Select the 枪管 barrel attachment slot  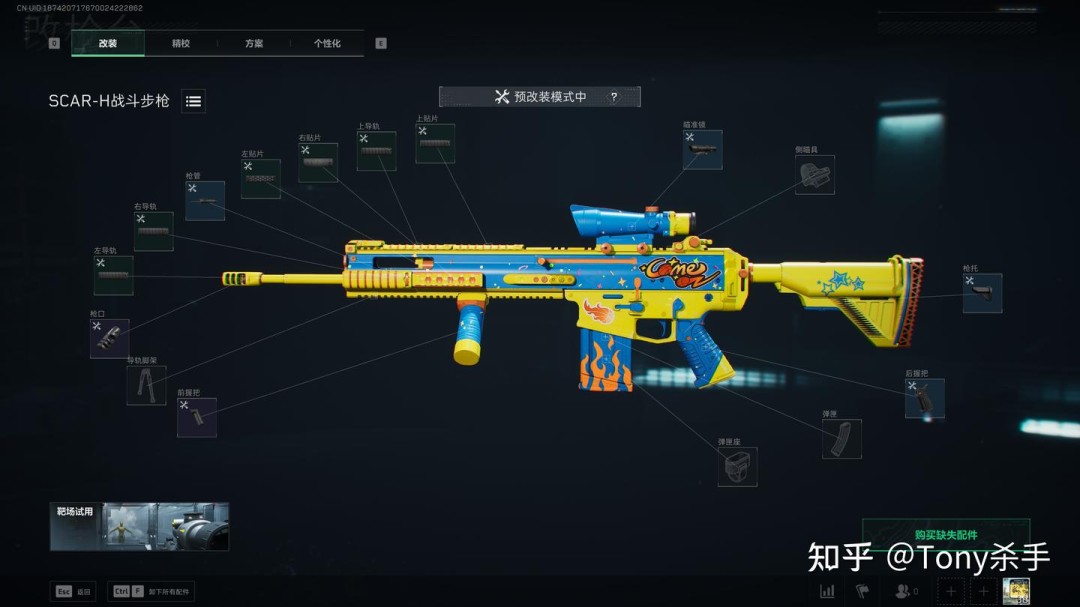click(x=205, y=201)
